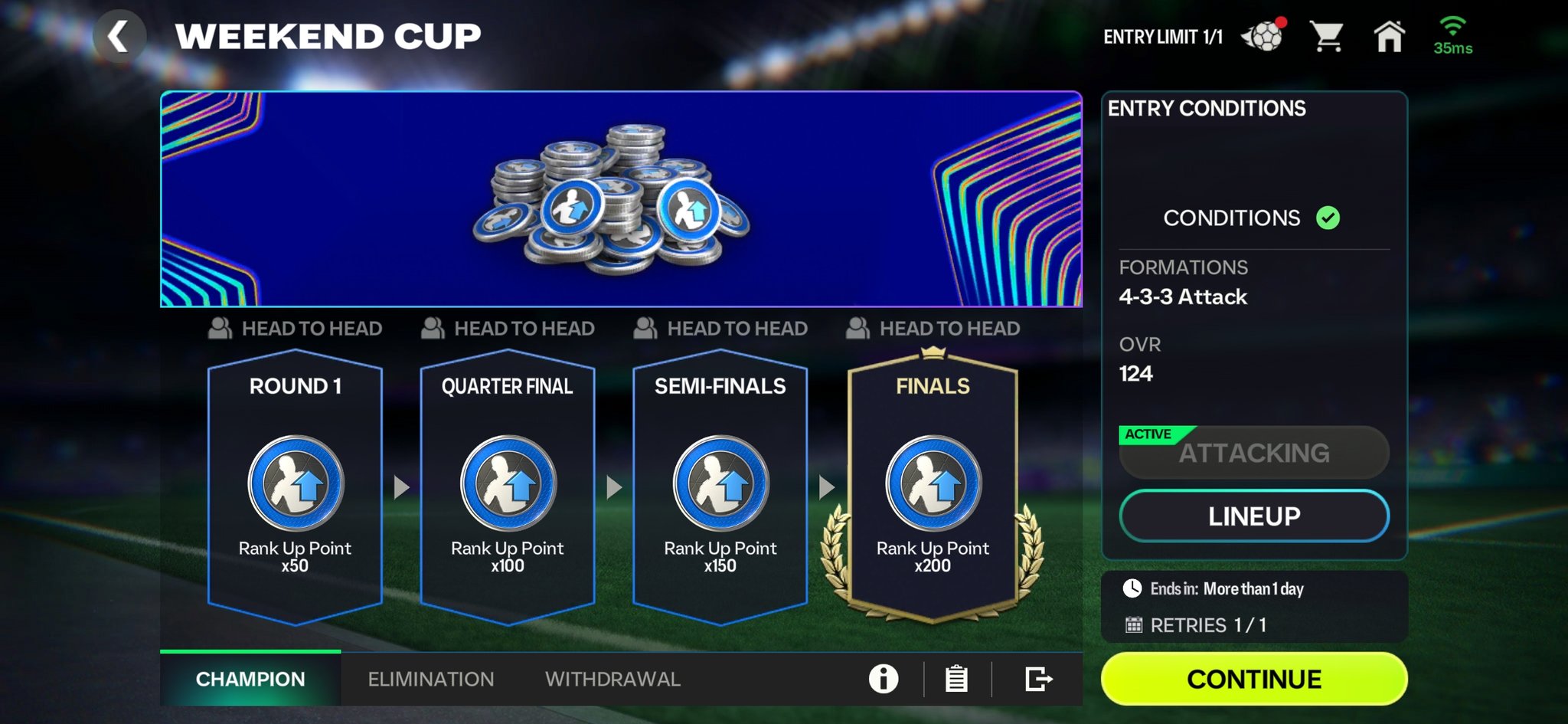1568x724 pixels.
Task: Choose the SEMI-FINALS reward card
Action: point(720,486)
